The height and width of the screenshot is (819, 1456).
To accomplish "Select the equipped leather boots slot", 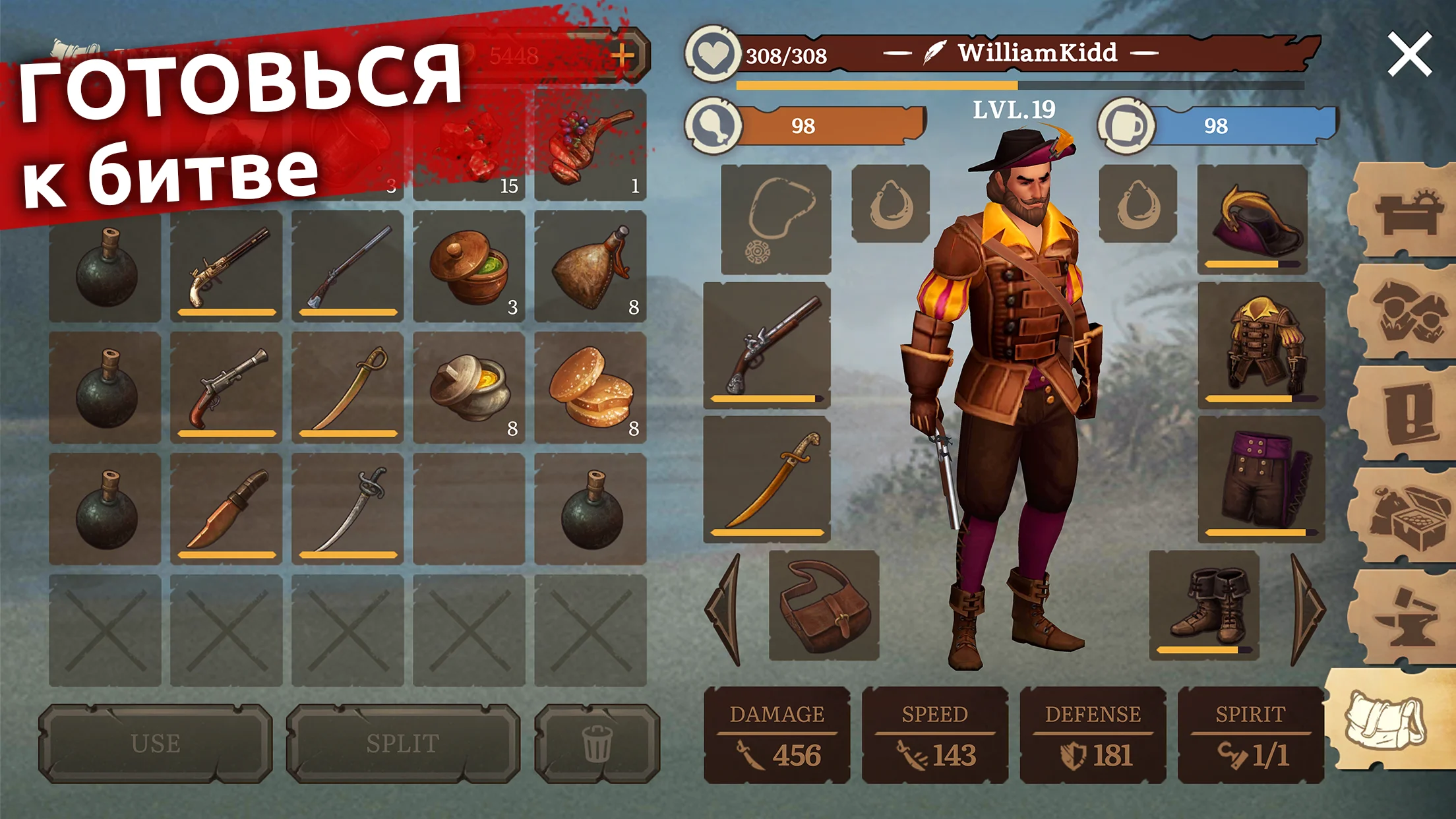I will [1204, 605].
